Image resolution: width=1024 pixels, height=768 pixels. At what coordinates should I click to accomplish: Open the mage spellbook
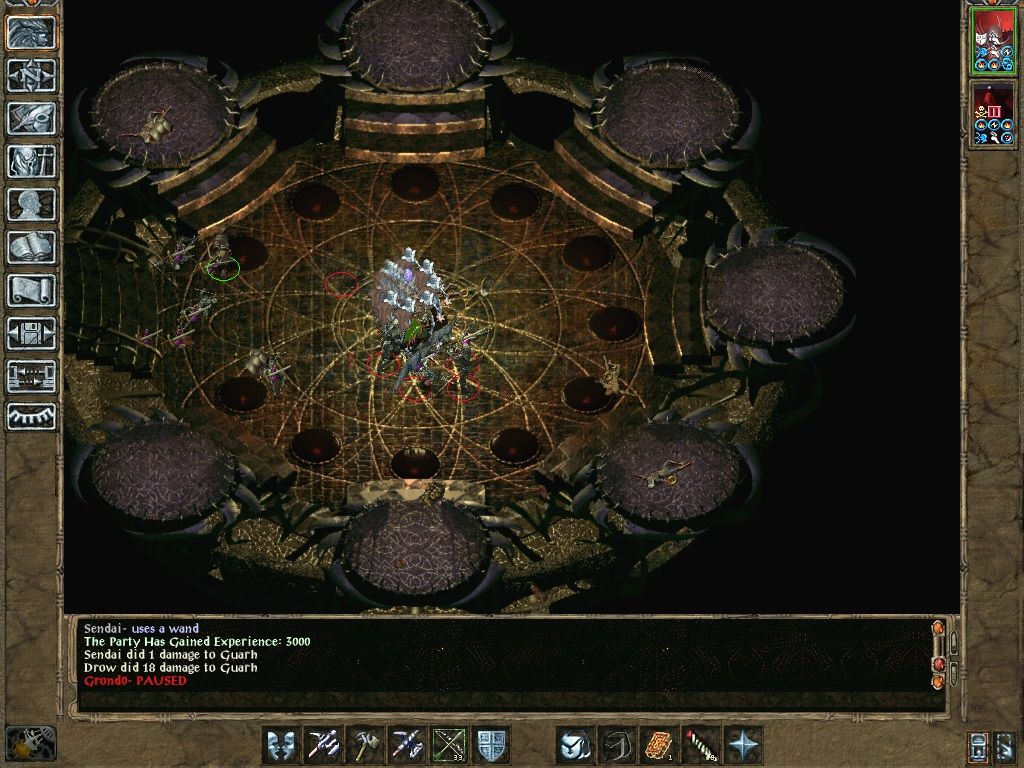31,247
